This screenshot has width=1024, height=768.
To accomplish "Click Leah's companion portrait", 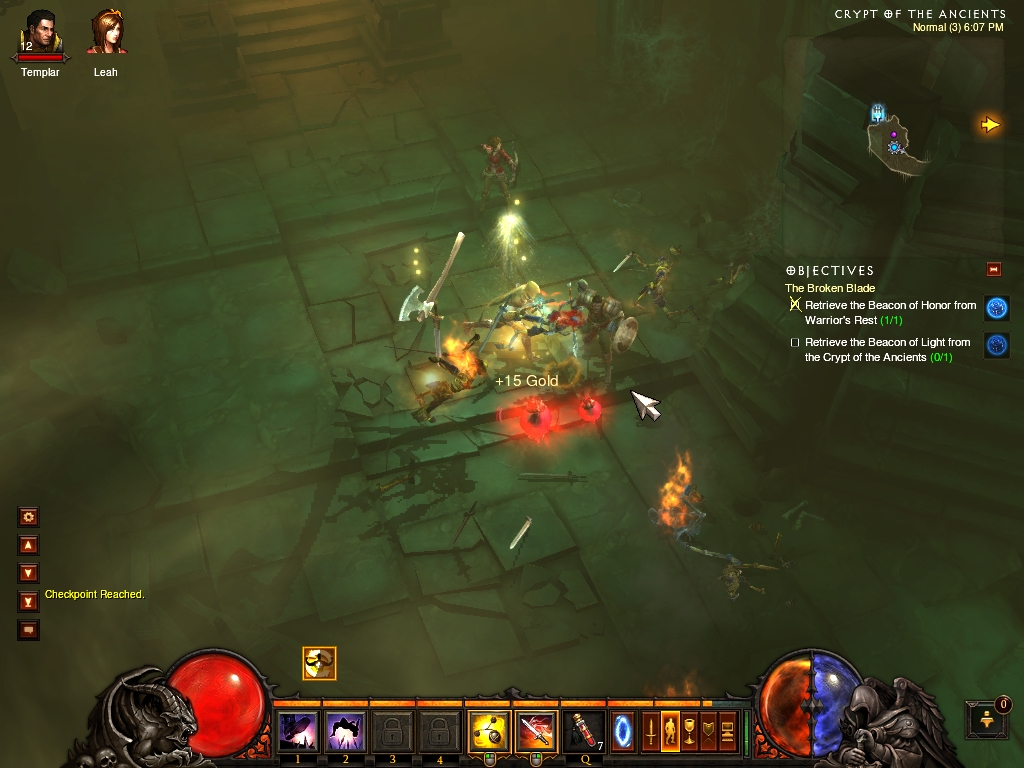I will 106,33.
